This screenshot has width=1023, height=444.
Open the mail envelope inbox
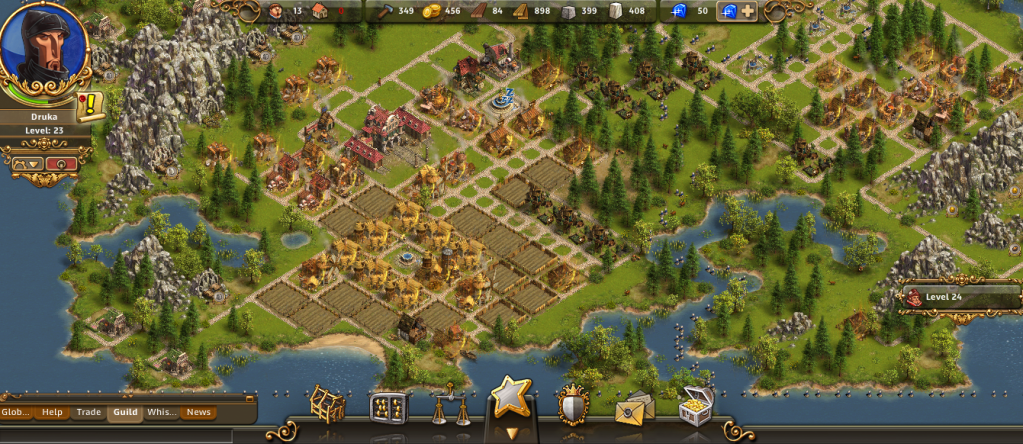[634, 408]
